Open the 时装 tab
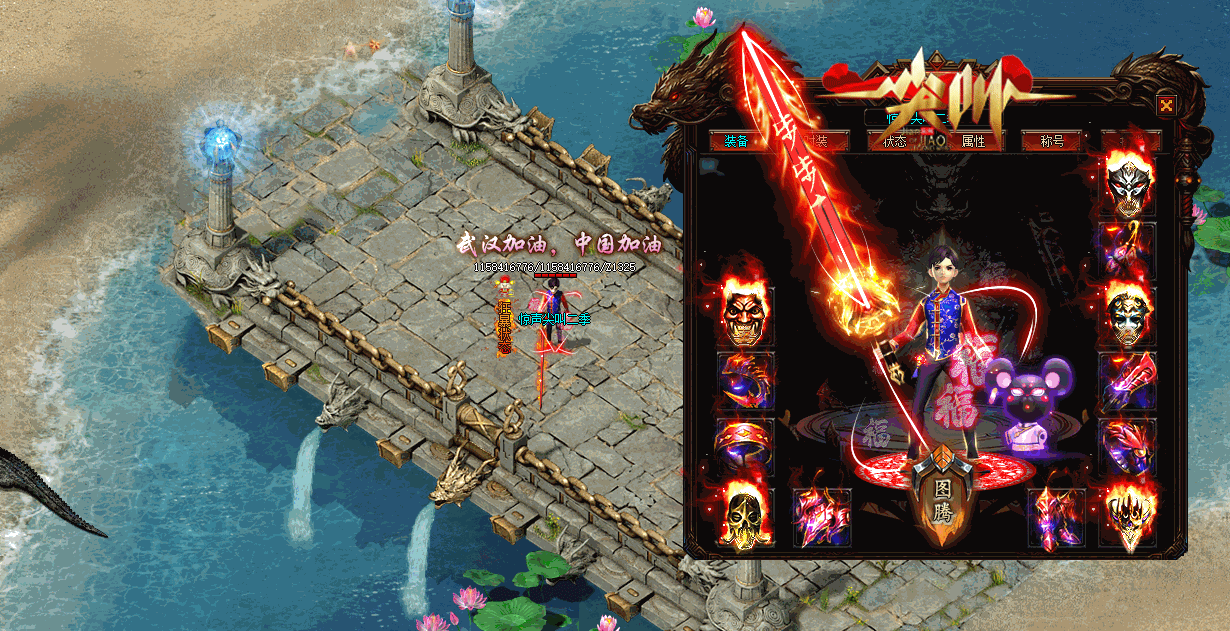 813,141
